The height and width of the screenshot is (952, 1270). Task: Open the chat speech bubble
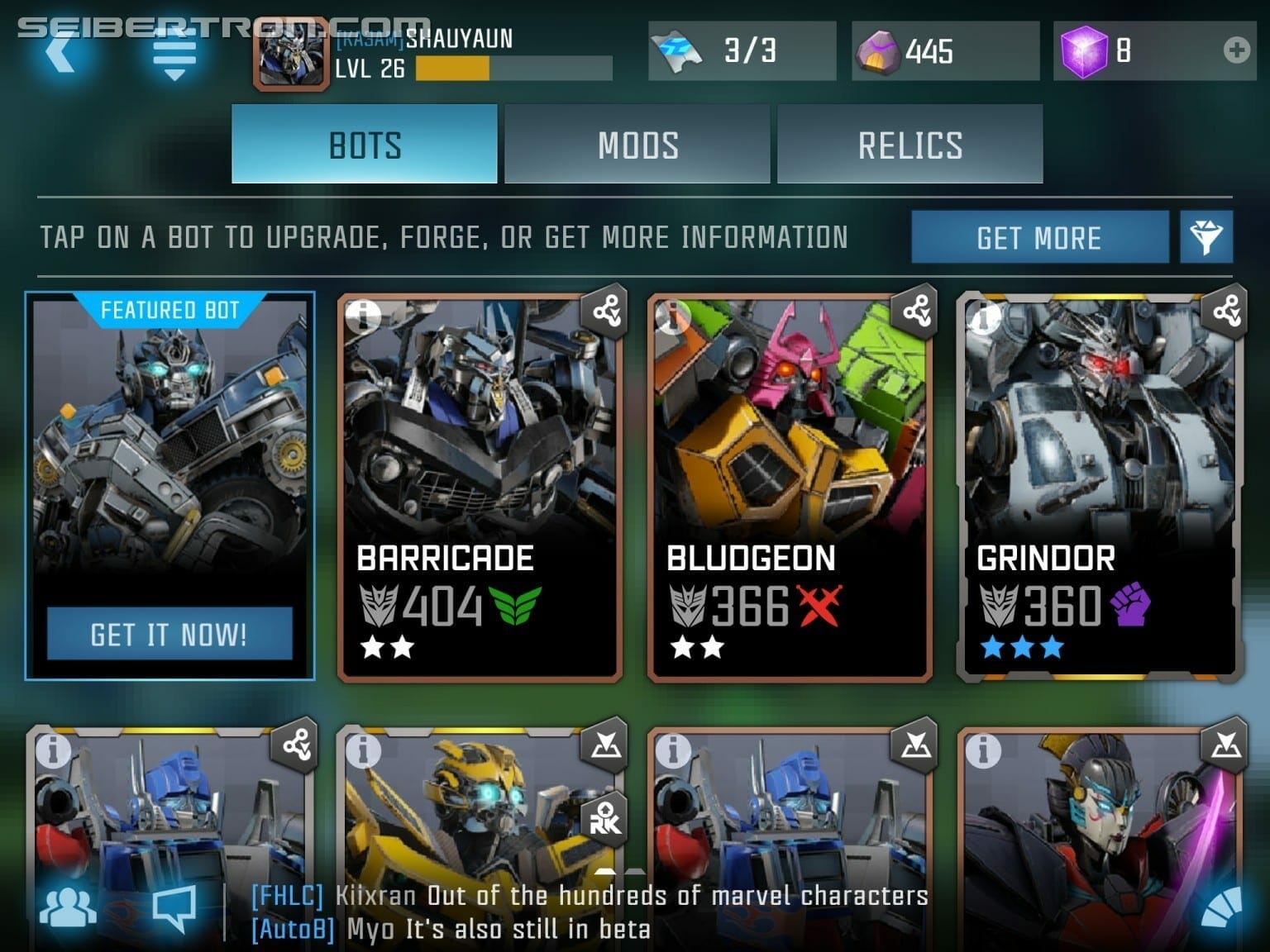(x=174, y=907)
